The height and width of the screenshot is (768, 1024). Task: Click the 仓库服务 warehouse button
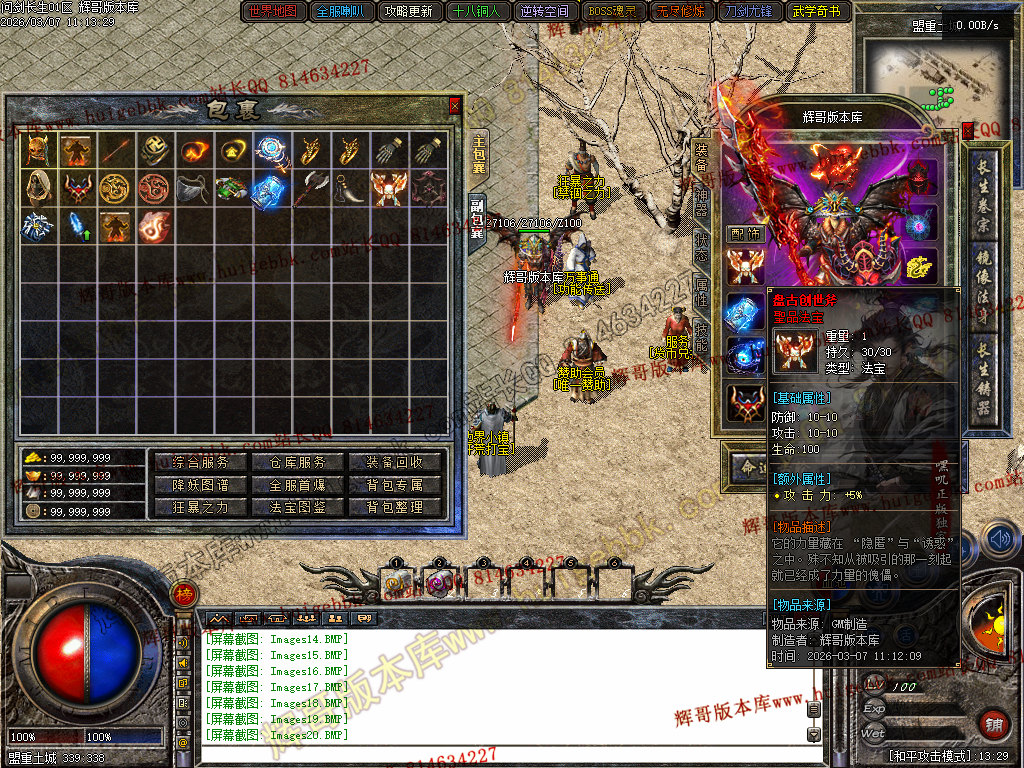tap(289, 462)
